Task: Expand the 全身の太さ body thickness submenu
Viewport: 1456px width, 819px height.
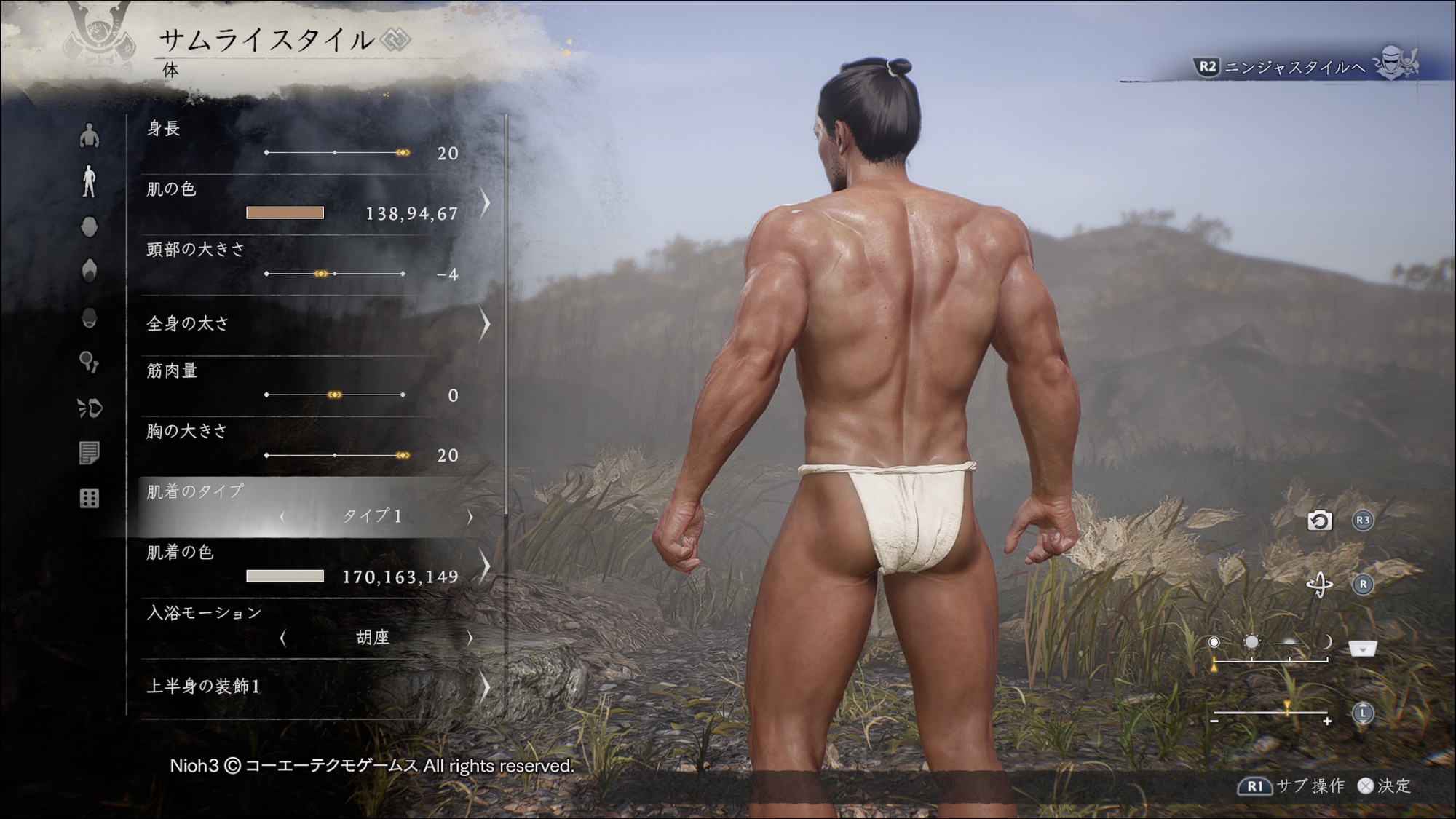Action: 485,324
